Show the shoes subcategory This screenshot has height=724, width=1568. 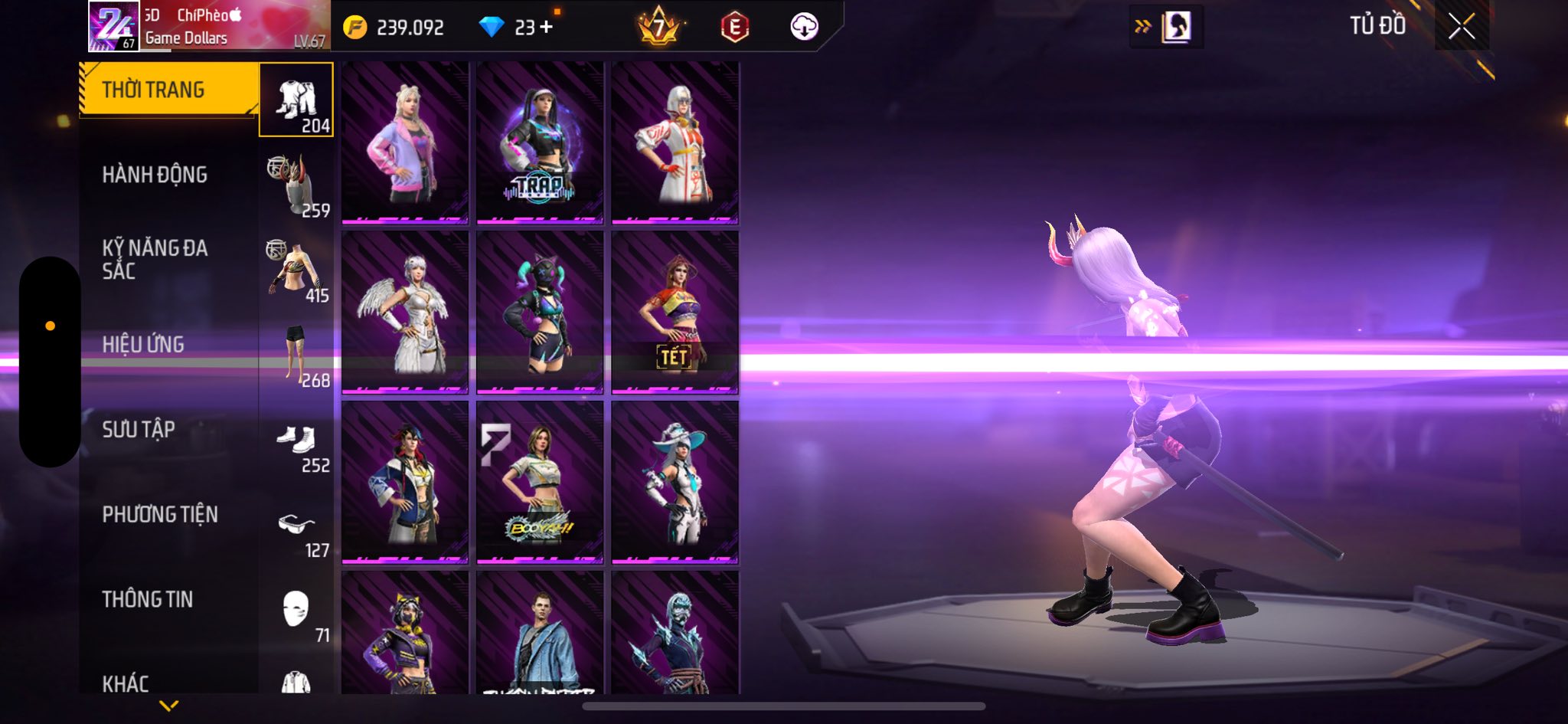[x=296, y=441]
